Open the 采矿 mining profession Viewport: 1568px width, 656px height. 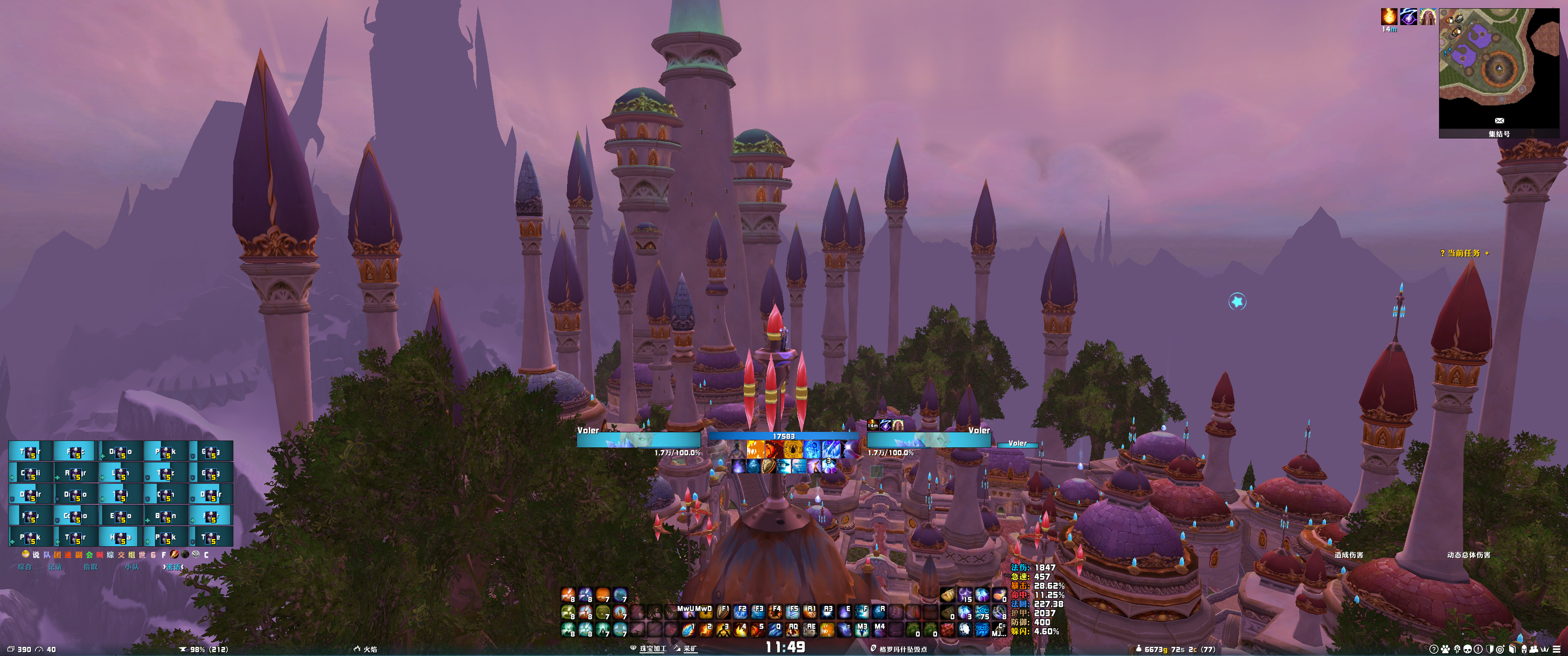tap(689, 649)
